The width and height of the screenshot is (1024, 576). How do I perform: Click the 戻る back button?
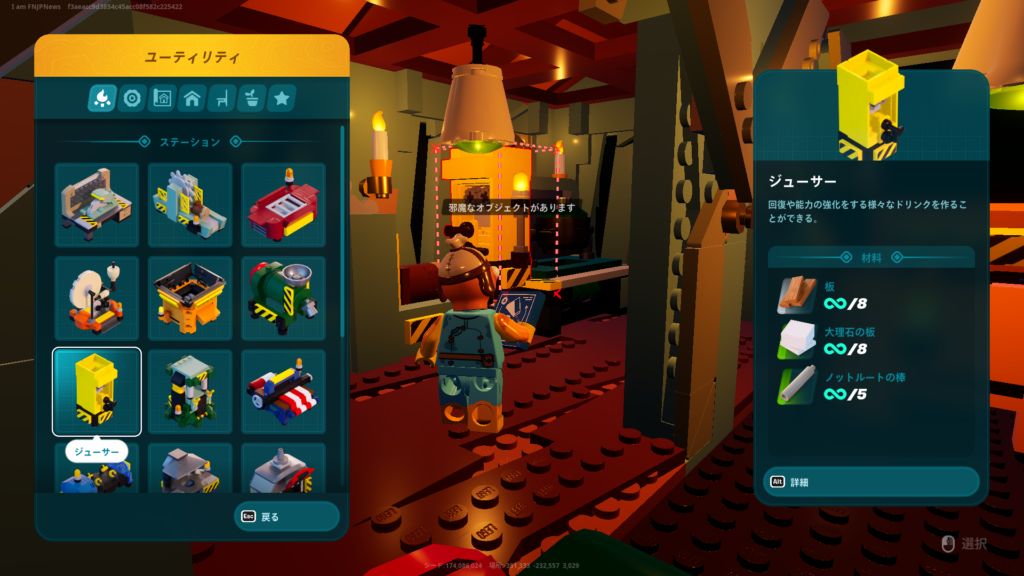tap(286, 517)
